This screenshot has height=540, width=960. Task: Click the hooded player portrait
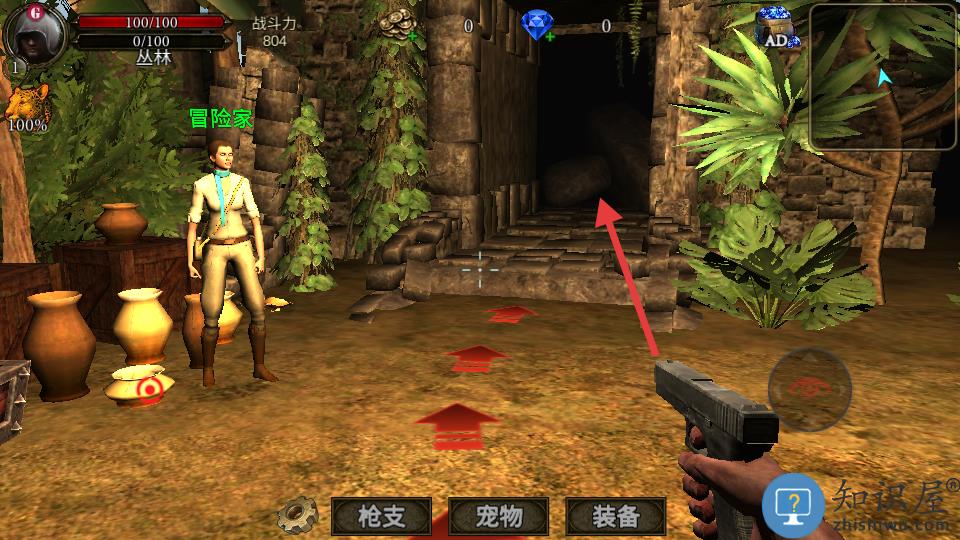[36, 33]
